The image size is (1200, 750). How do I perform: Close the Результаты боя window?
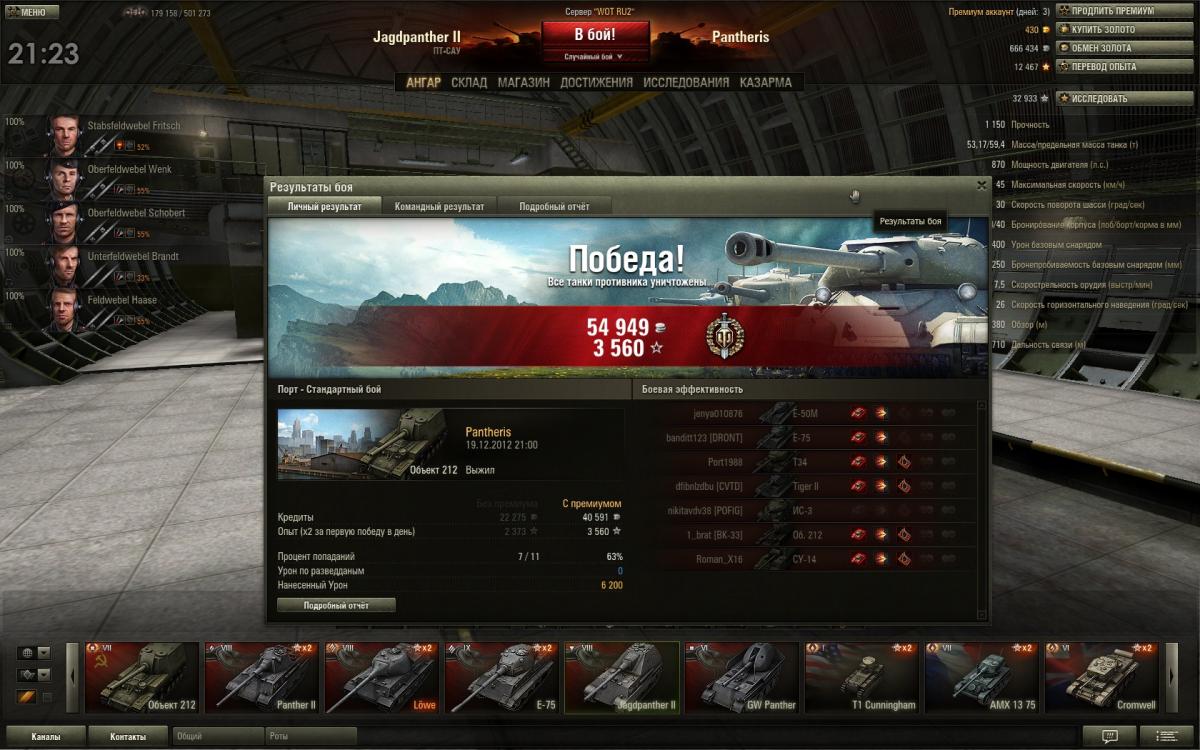click(981, 185)
